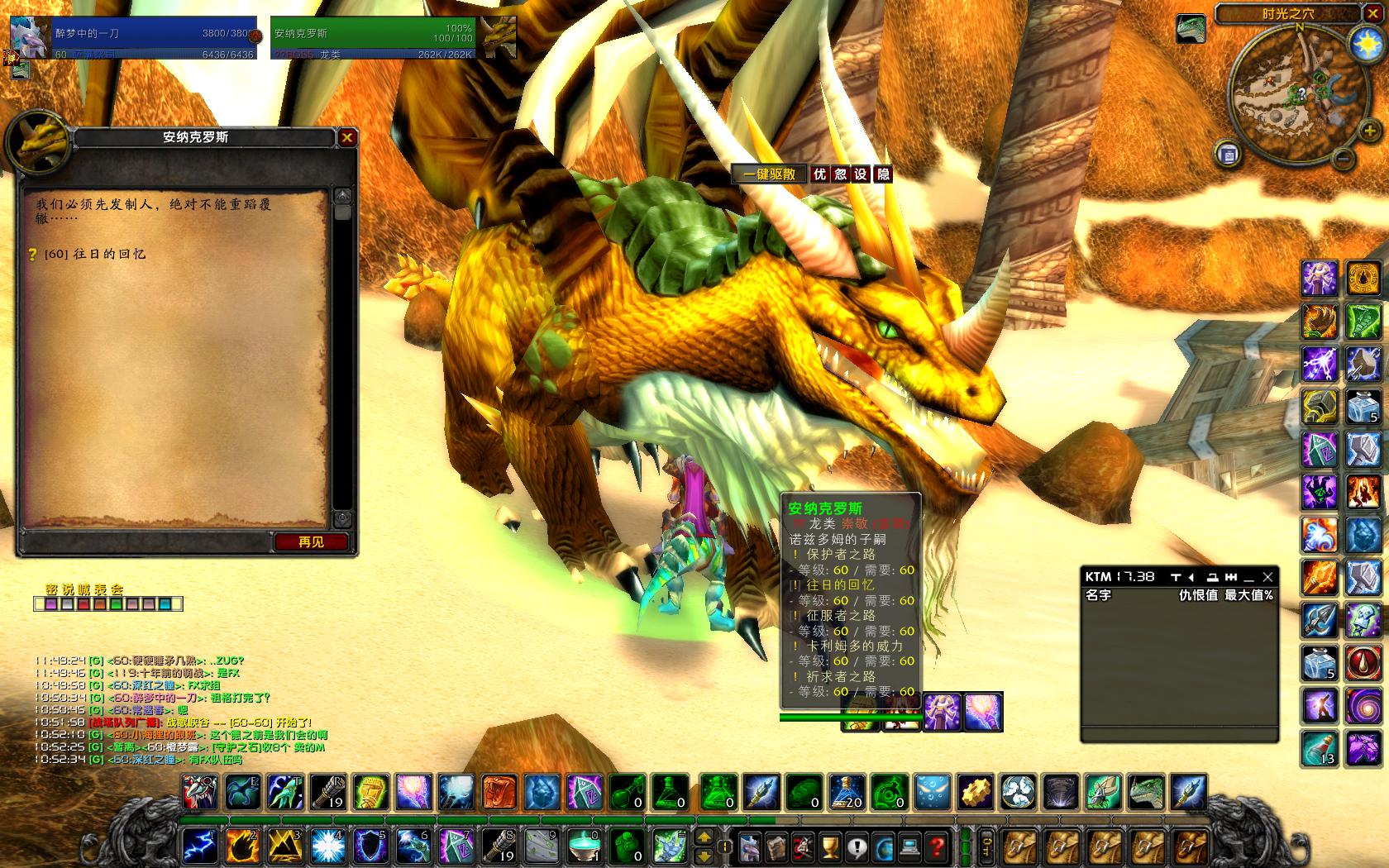Use the yellow gear item on action bar
Image resolution: width=1389 pixels, height=868 pixels.
pos(974,792)
